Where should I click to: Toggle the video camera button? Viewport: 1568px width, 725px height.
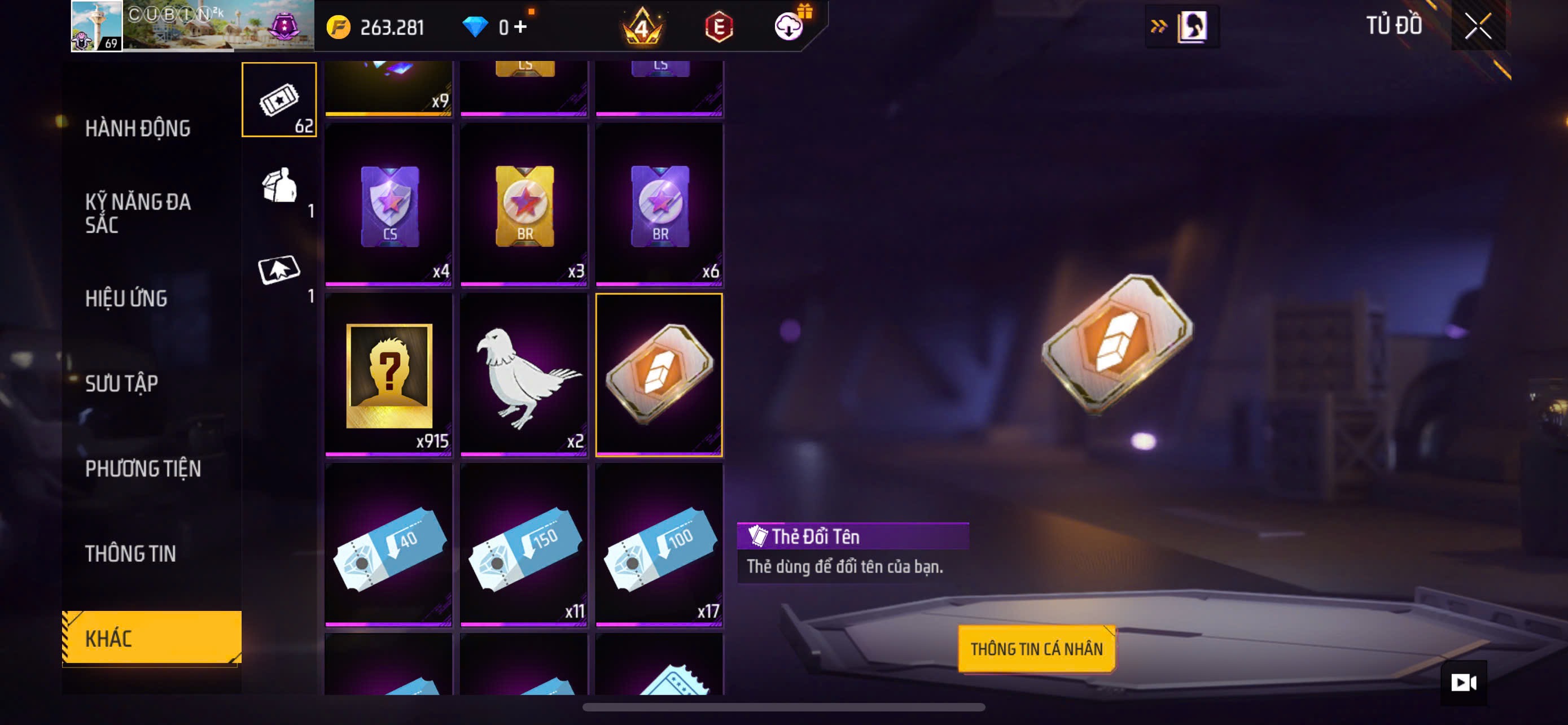click(x=1464, y=683)
